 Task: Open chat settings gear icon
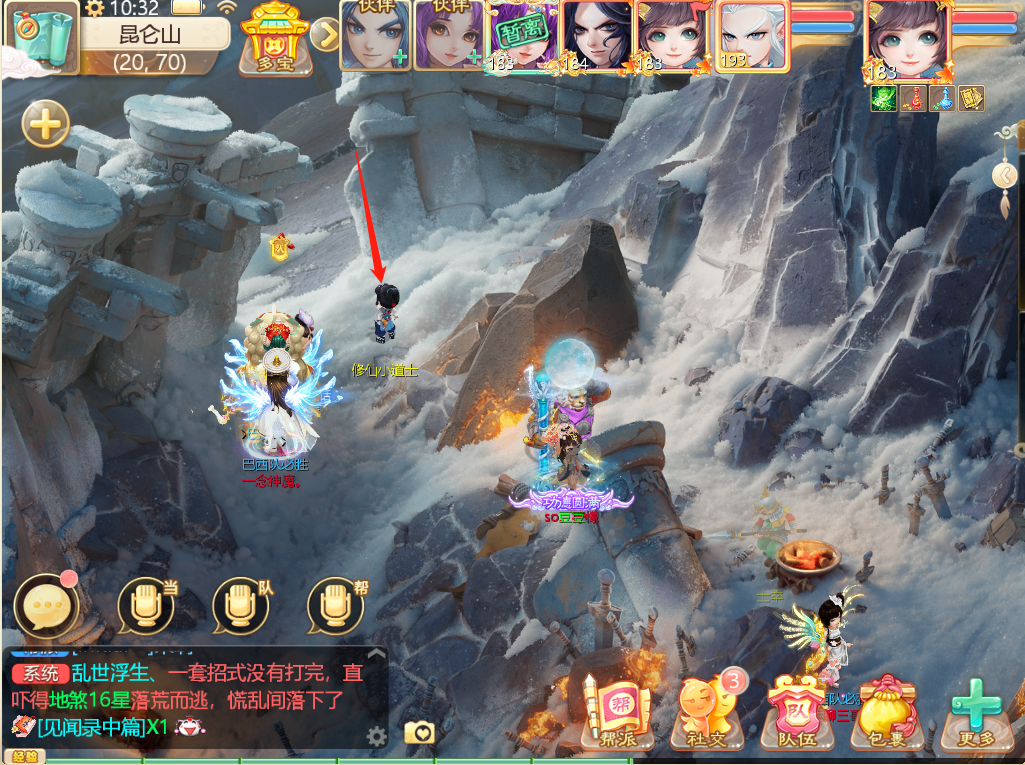(376, 737)
